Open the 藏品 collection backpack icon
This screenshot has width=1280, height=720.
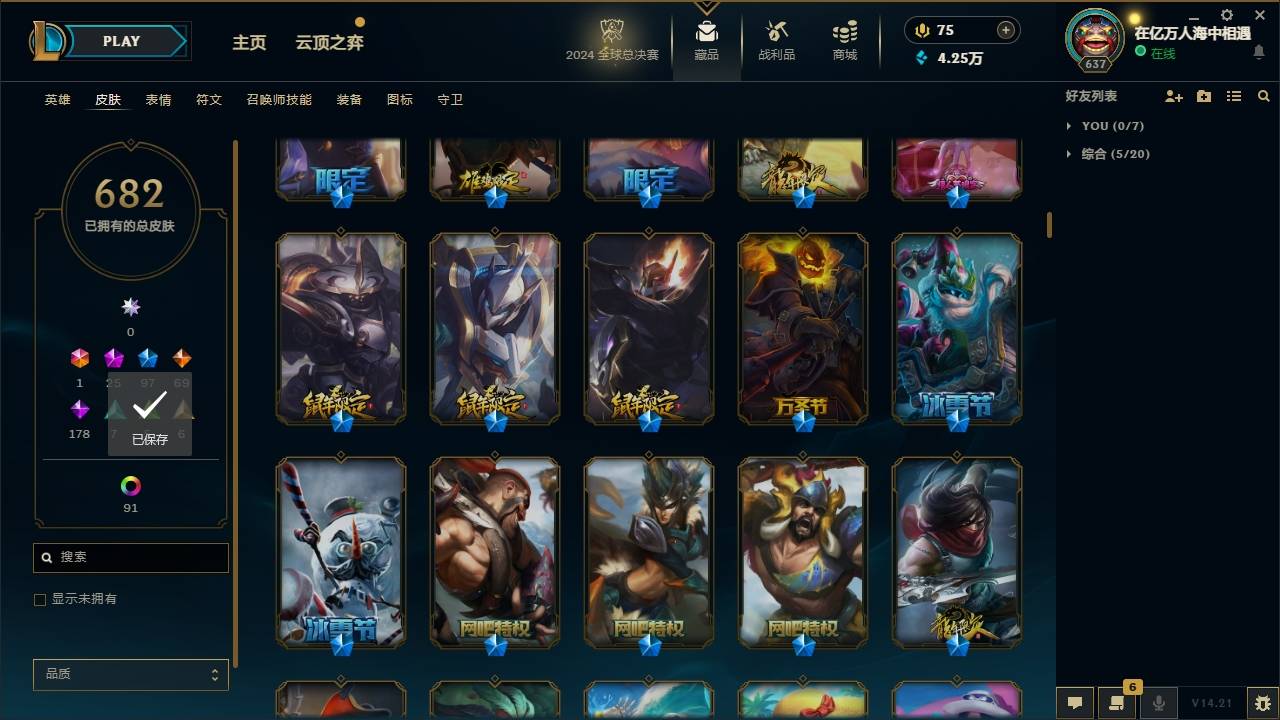706,32
